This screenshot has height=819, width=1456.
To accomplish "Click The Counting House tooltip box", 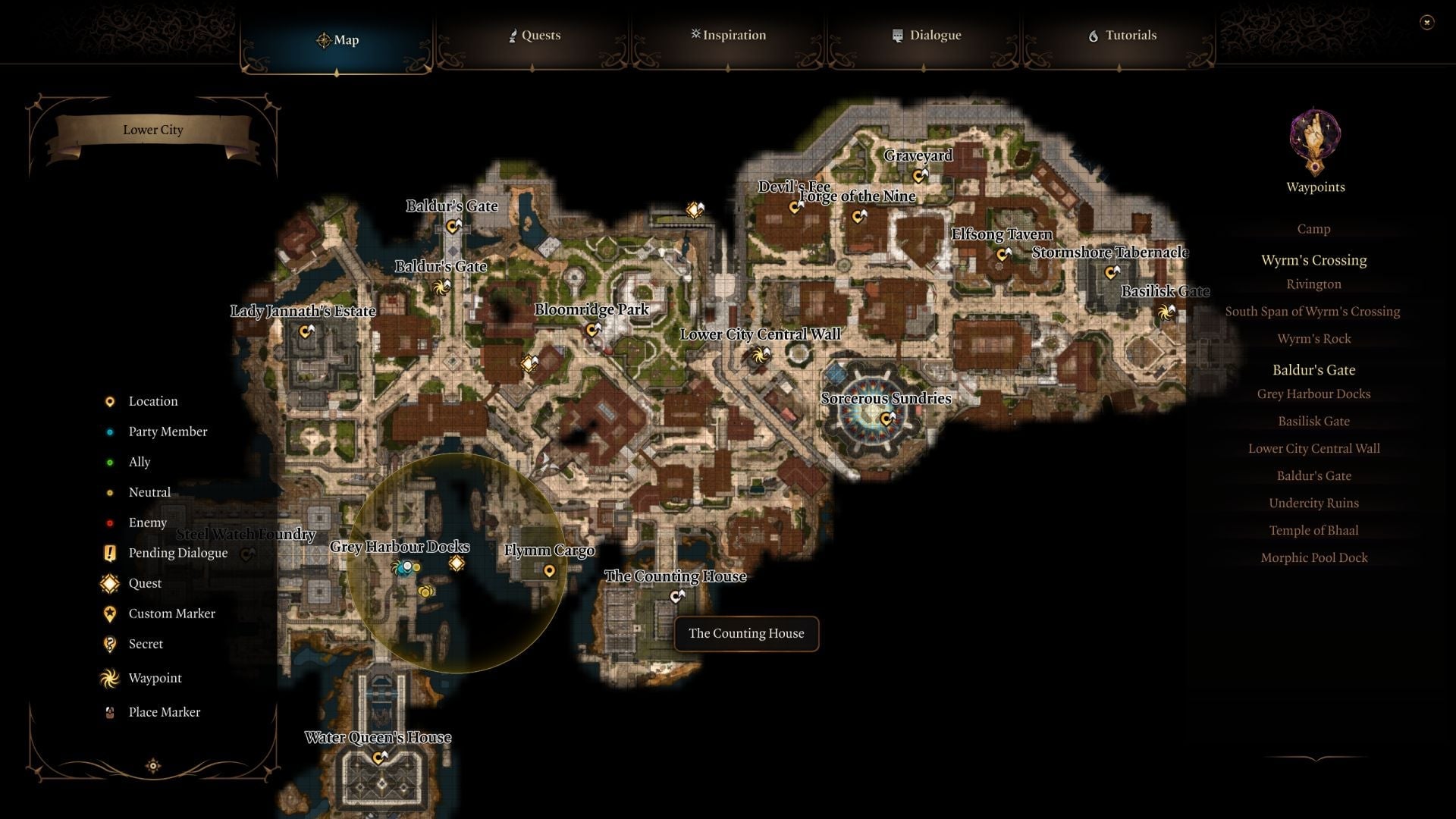I will (745, 633).
